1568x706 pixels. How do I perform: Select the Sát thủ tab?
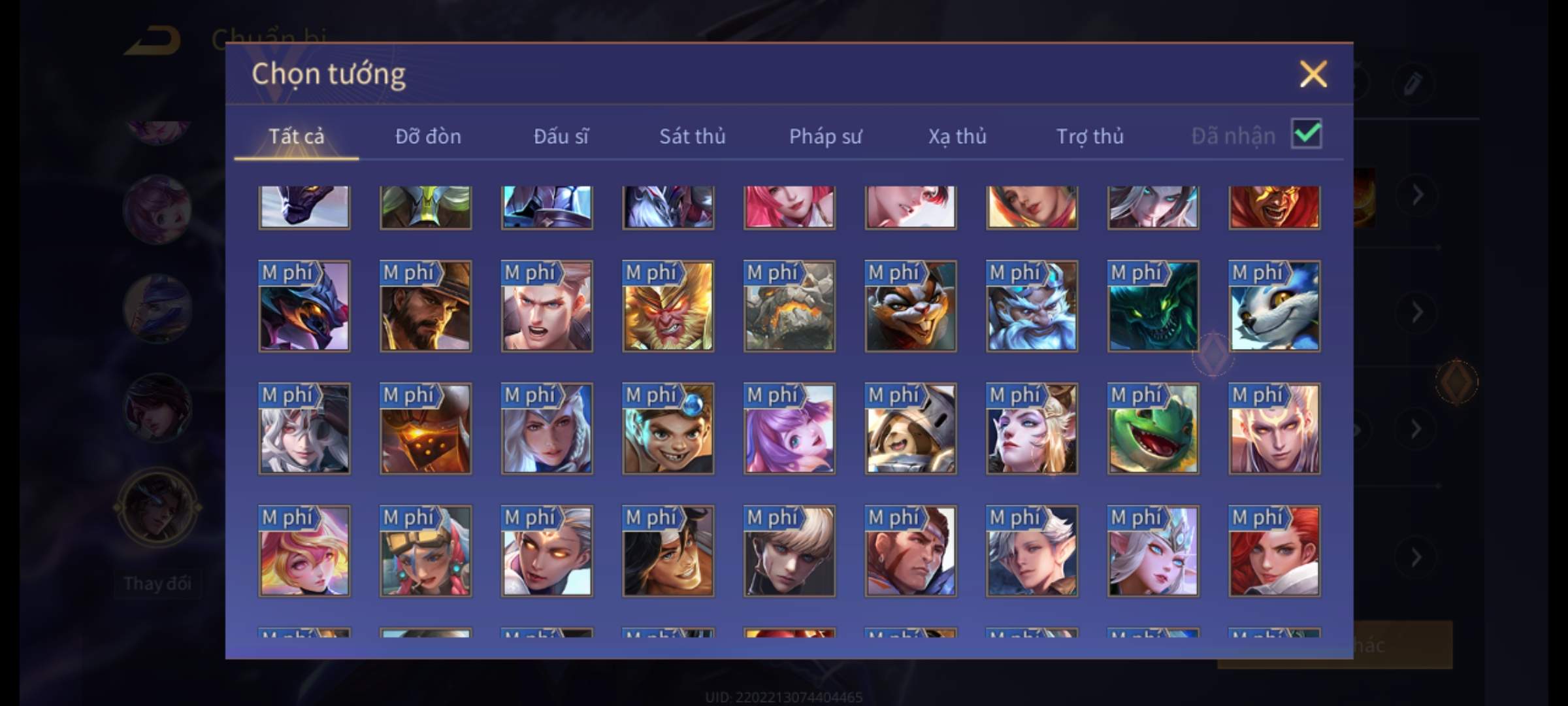[692, 136]
